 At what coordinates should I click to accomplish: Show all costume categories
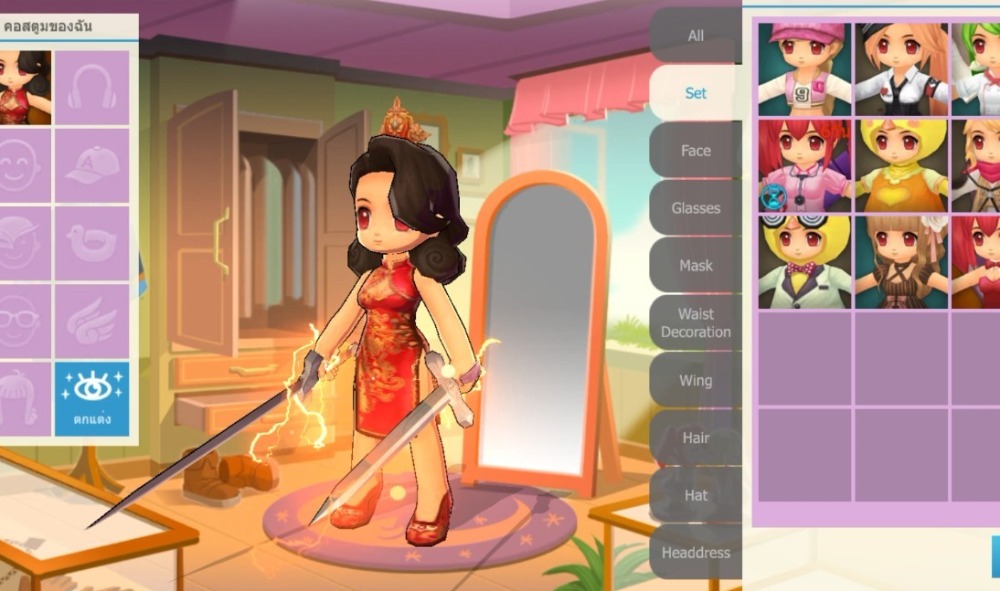695,36
